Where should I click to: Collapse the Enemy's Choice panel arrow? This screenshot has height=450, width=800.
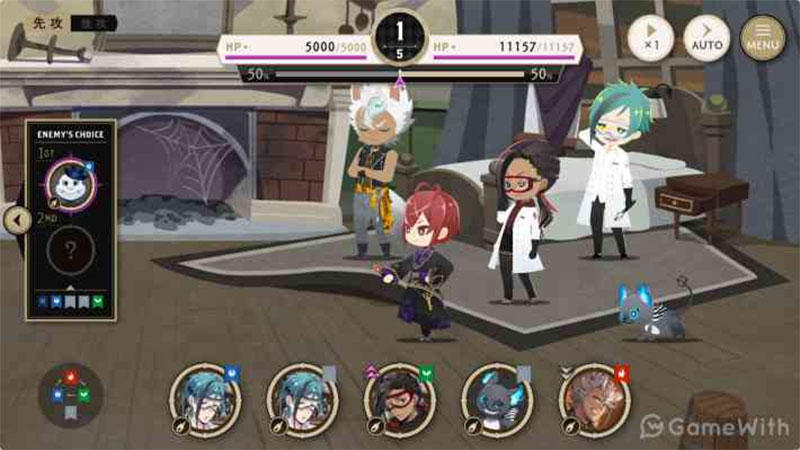point(15,219)
